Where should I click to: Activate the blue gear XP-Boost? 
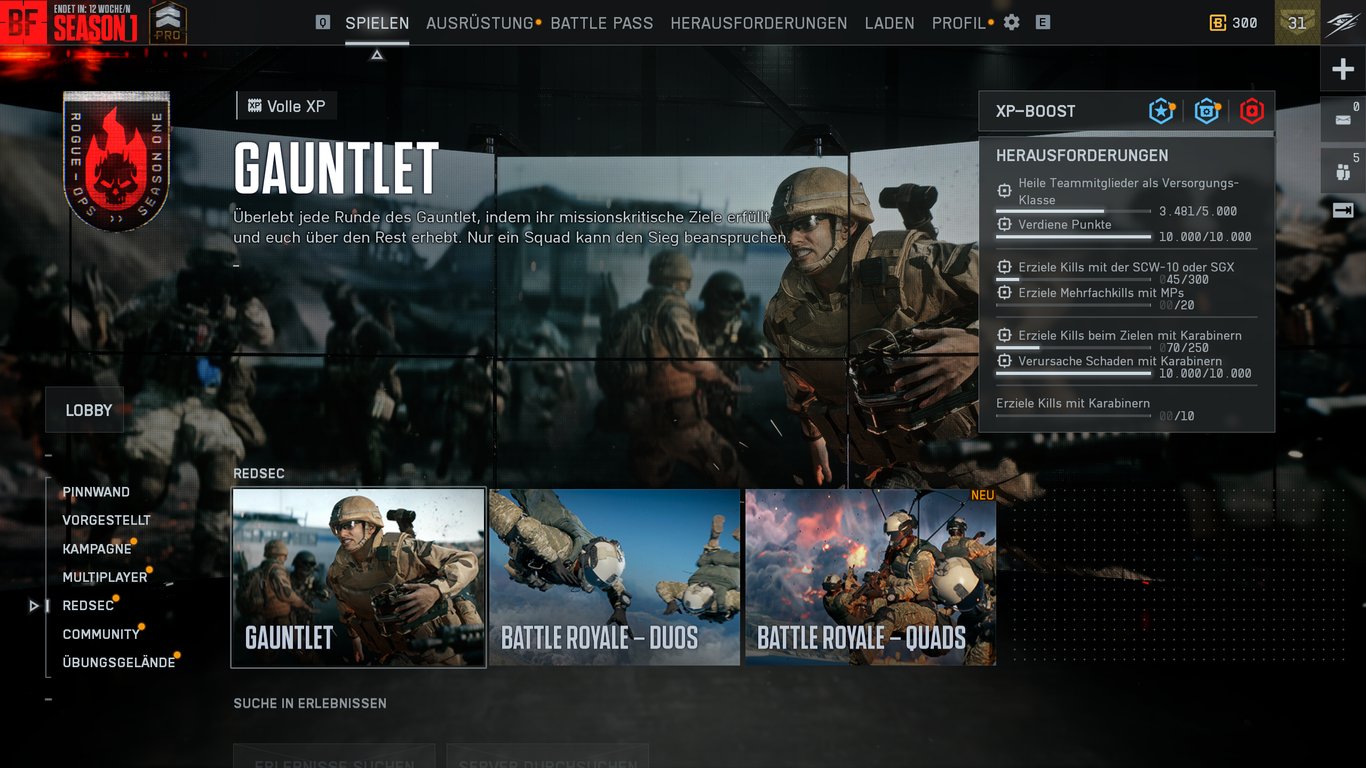point(1206,111)
